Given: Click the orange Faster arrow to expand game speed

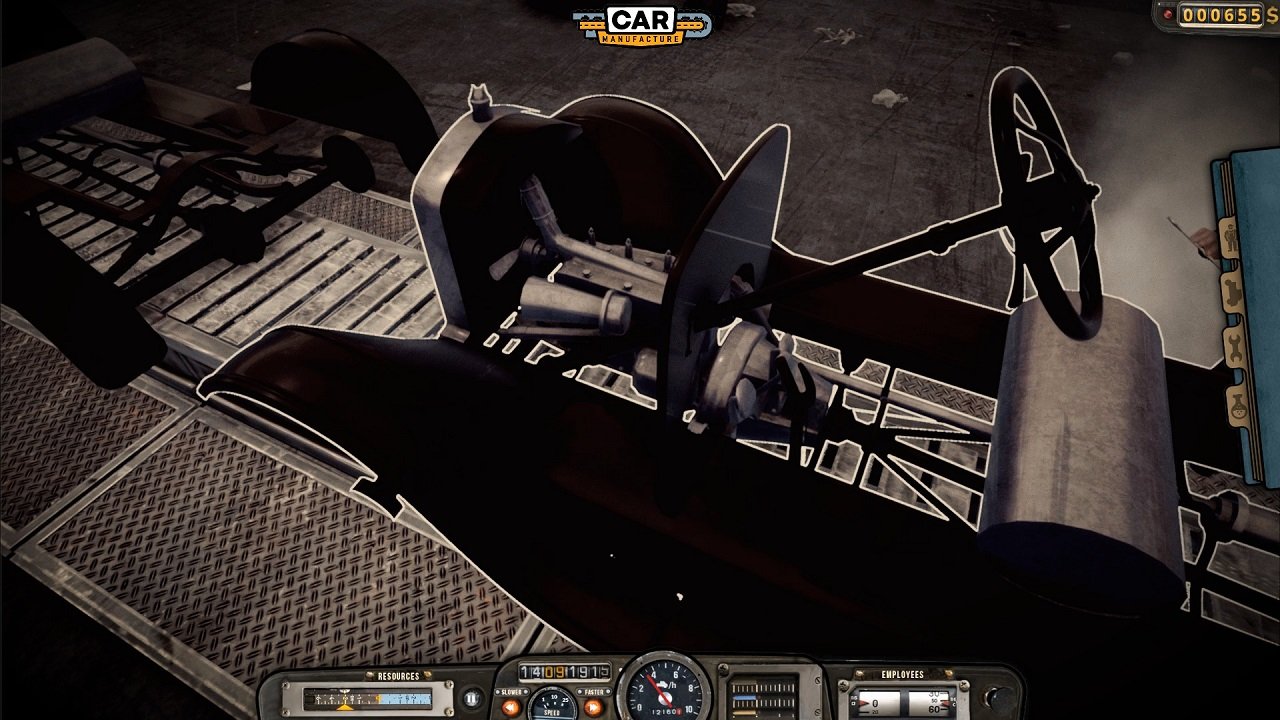Looking at the screenshot, I should (593, 705).
